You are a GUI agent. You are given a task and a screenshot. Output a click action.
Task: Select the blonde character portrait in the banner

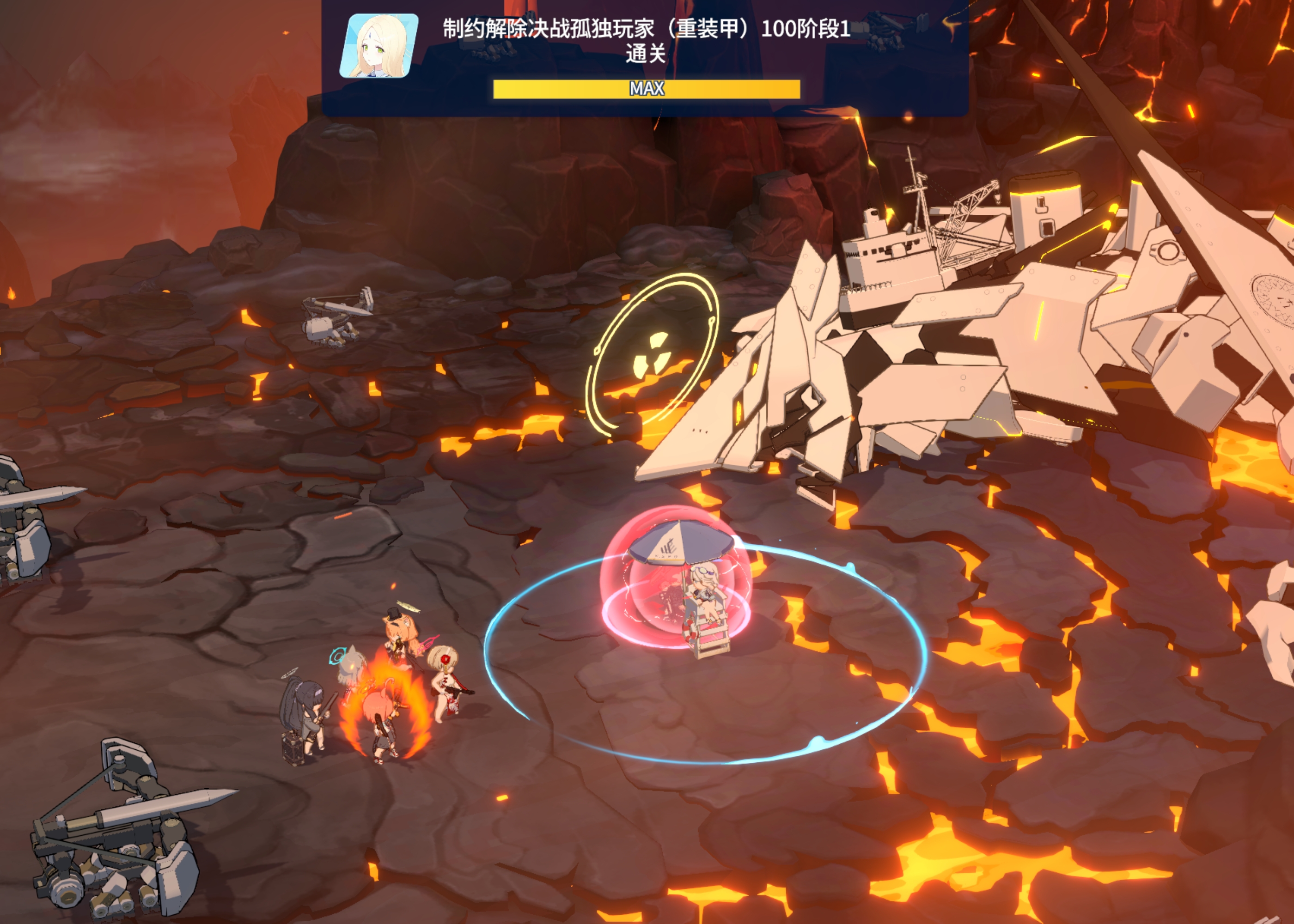[379, 46]
